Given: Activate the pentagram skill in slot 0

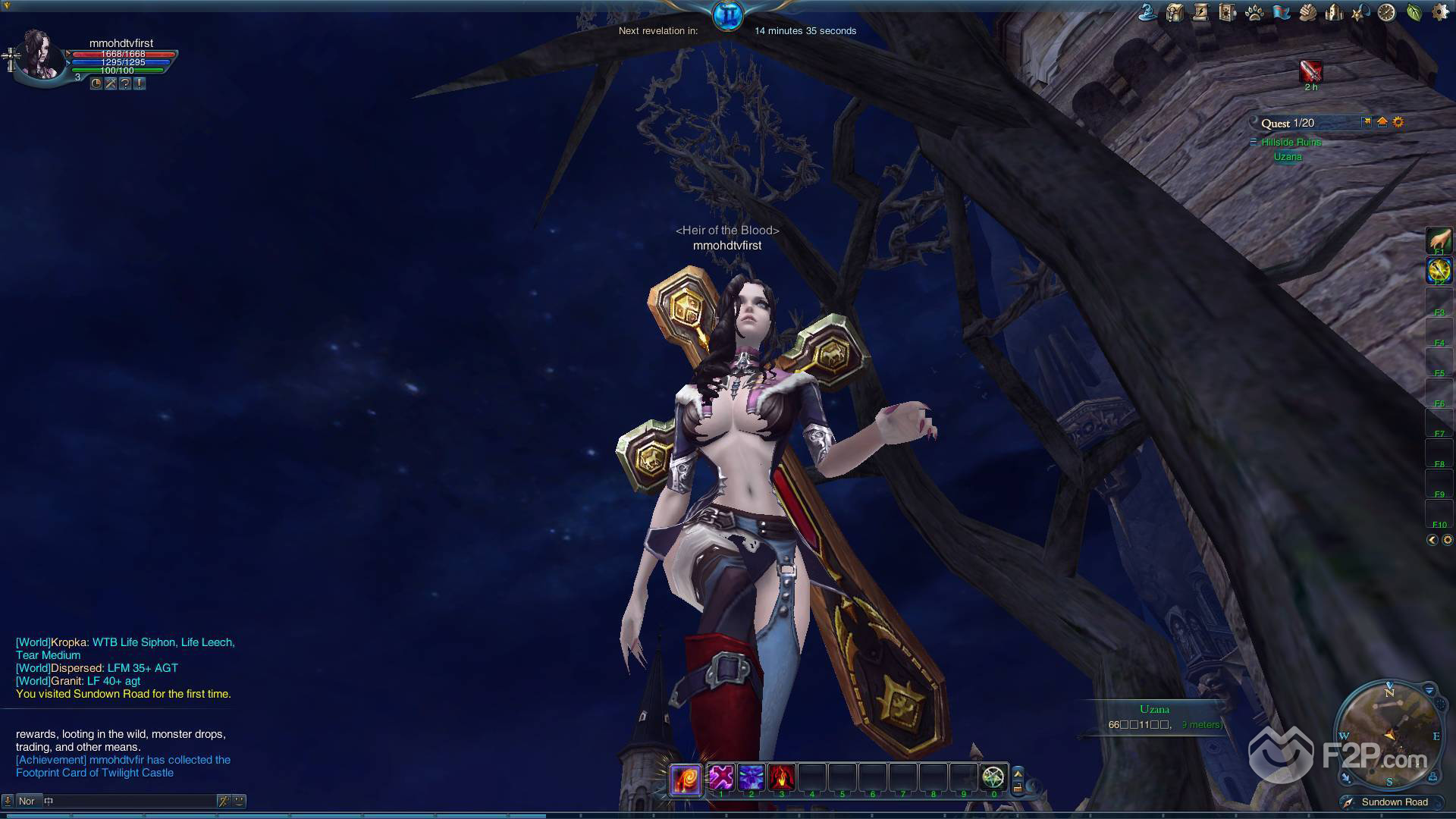Looking at the screenshot, I should [x=993, y=777].
